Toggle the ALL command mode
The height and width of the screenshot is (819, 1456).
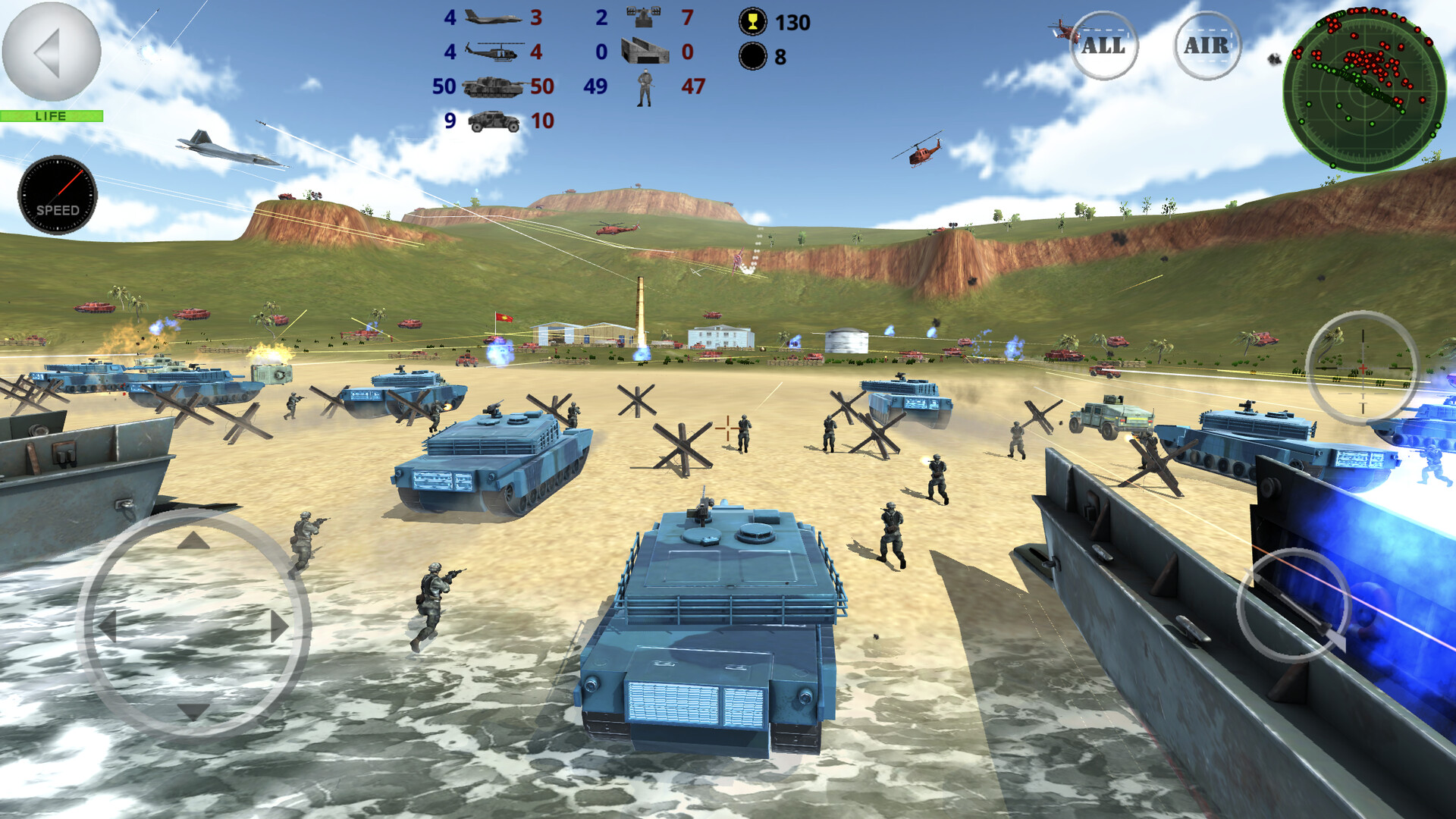tap(1103, 45)
